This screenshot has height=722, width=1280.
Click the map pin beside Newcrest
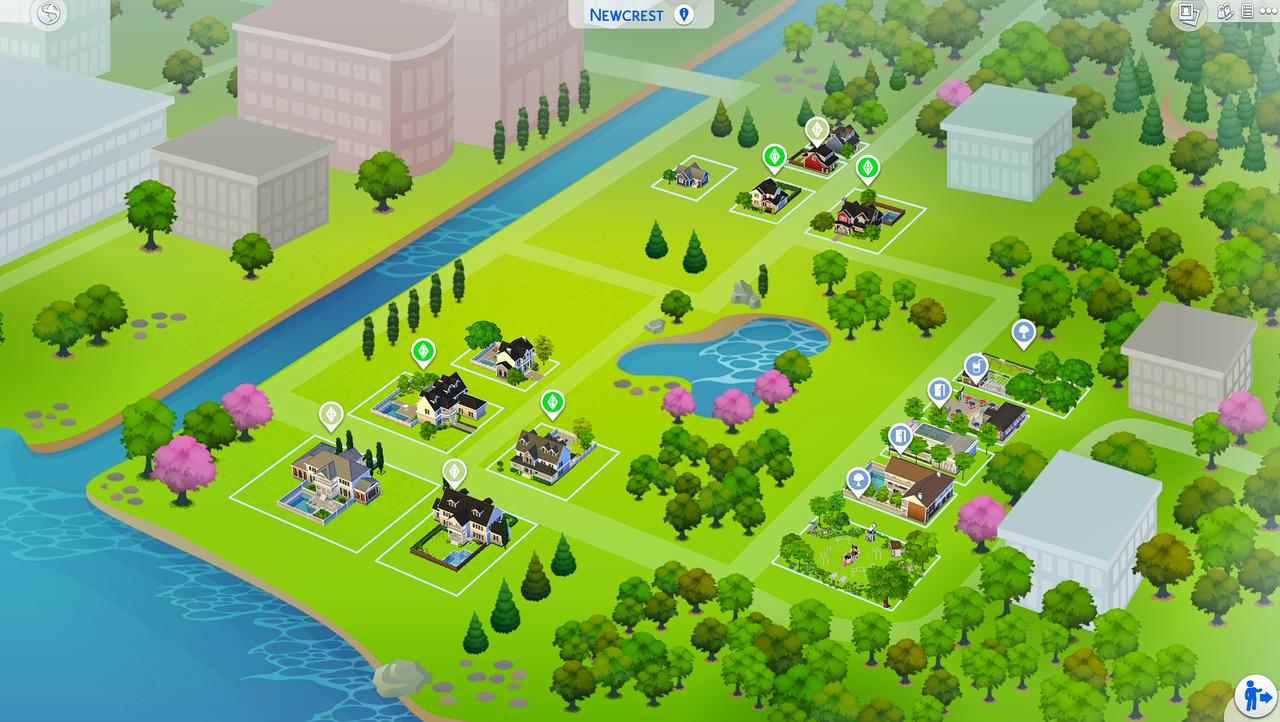684,15
